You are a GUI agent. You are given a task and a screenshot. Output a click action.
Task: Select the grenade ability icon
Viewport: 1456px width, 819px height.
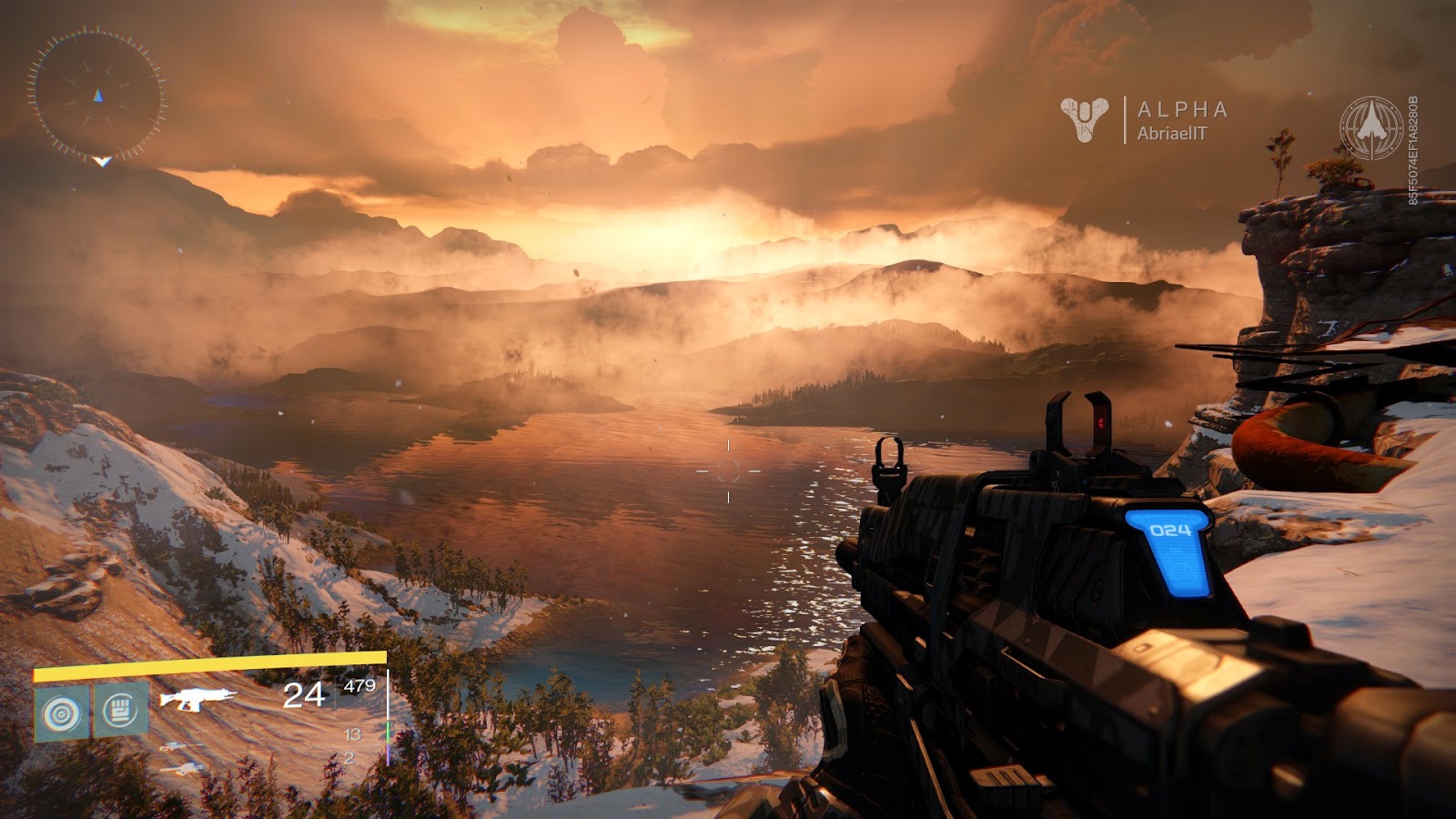click(x=62, y=713)
